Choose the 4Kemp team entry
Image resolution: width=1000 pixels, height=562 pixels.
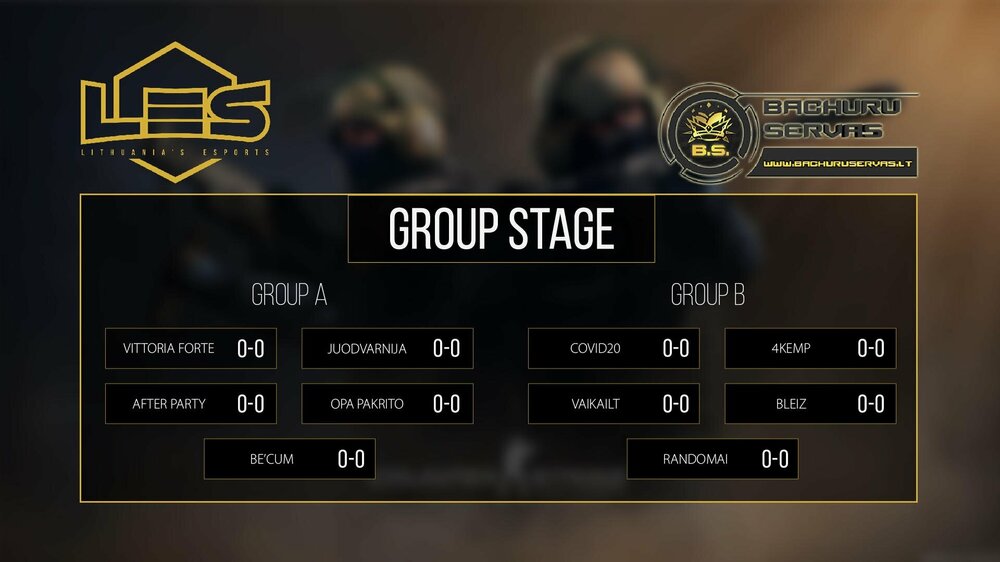click(810, 349)
